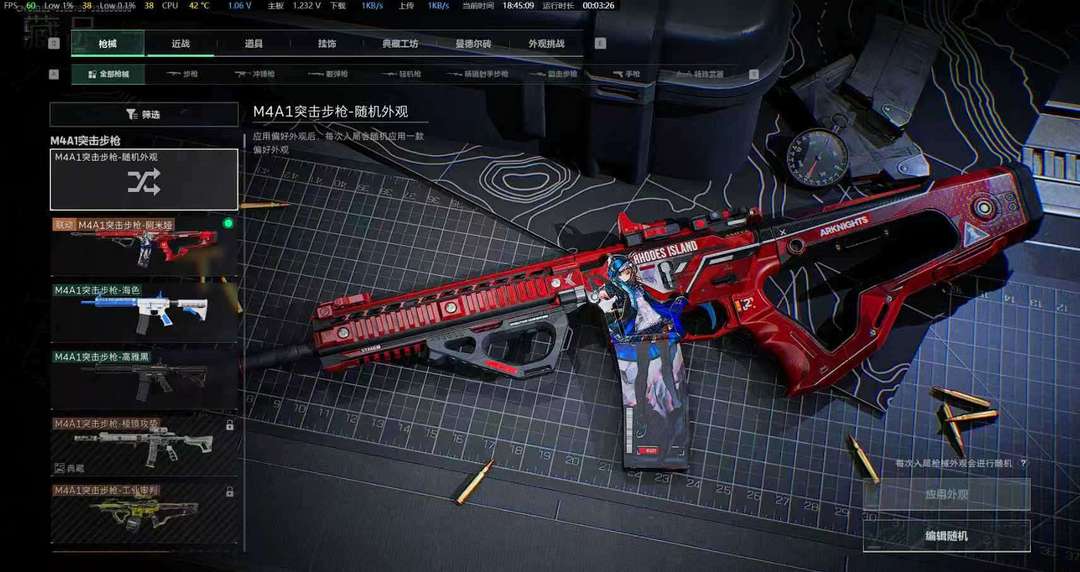Open the 挂饰 (Charms) tab

[327, 44]
